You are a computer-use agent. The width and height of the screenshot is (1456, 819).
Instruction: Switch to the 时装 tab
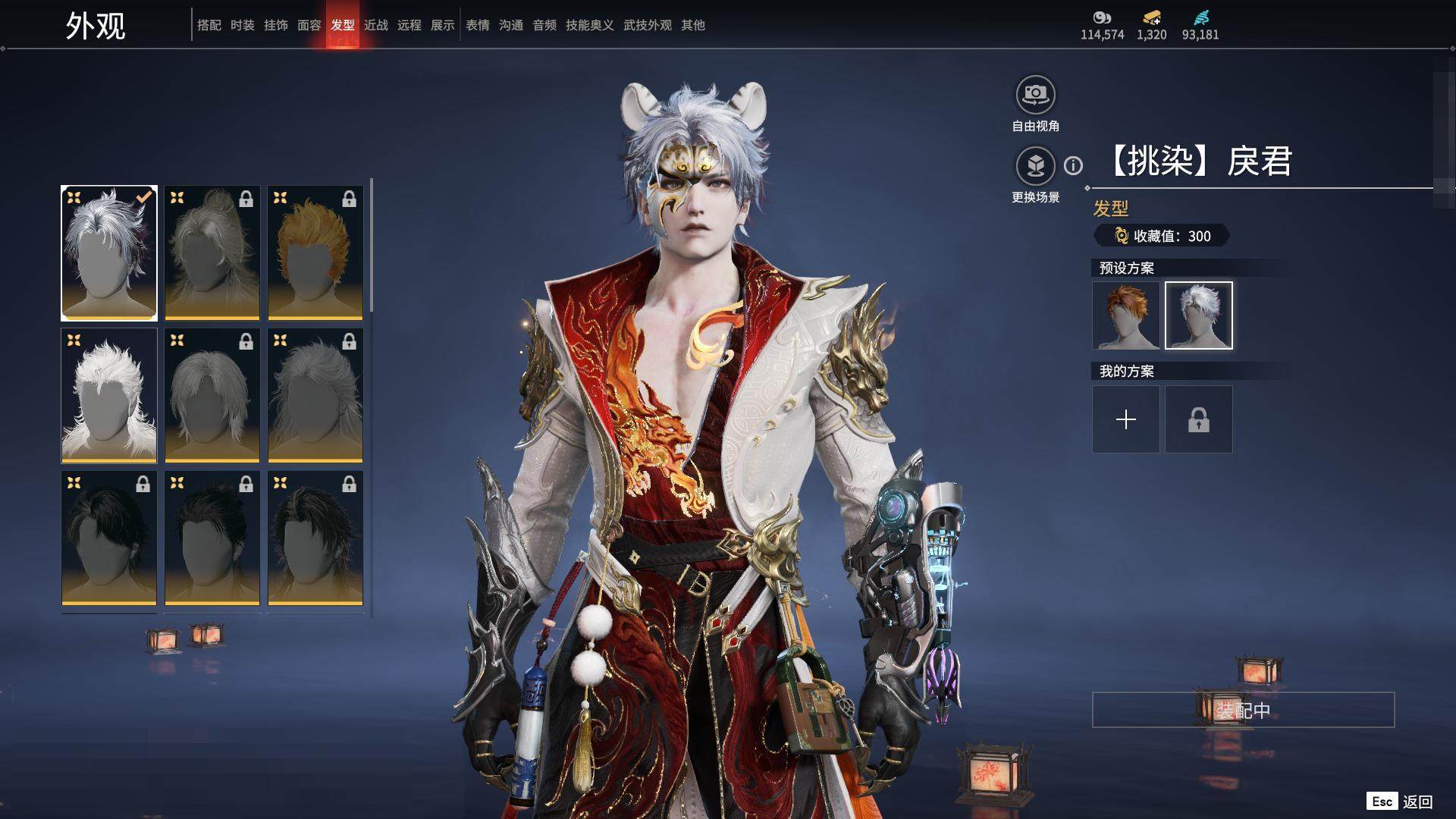point(243,25)
